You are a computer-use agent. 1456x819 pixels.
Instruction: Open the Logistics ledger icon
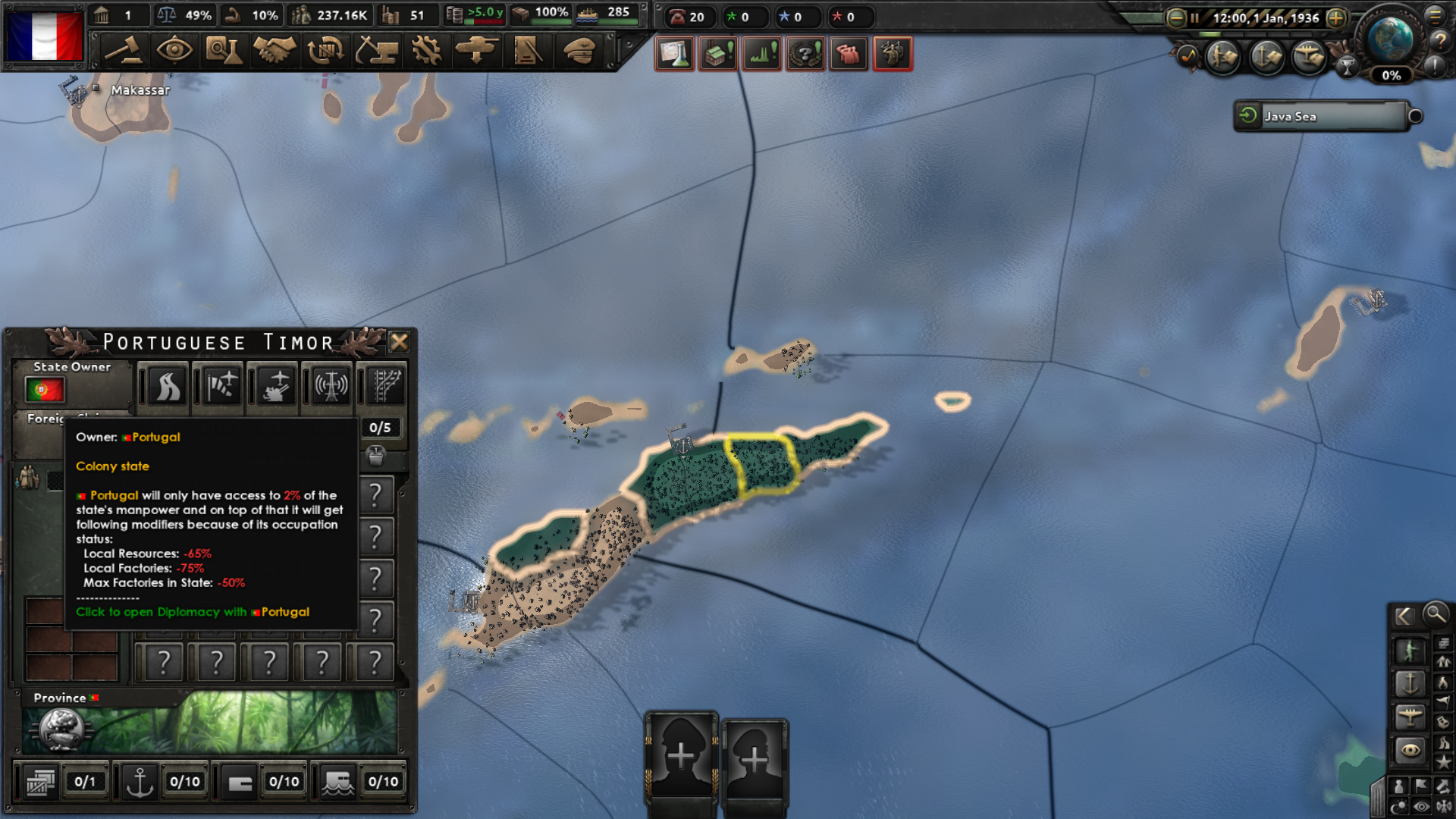[x=529, y=53]
